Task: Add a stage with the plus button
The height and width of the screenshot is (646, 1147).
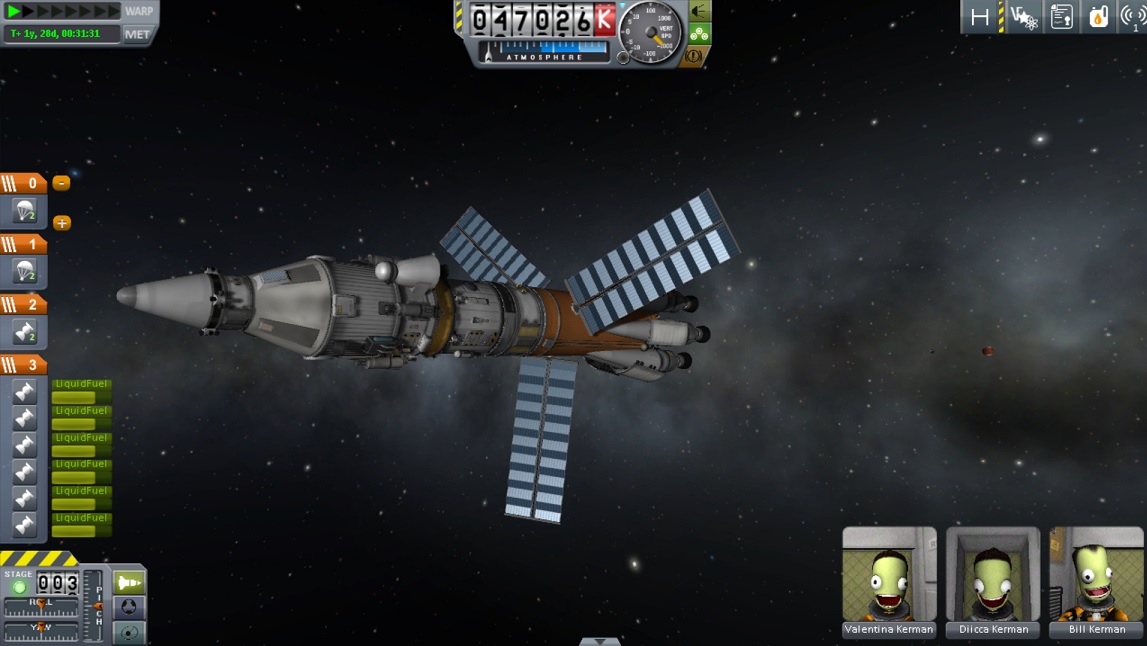Action: (x=62, y=223)
